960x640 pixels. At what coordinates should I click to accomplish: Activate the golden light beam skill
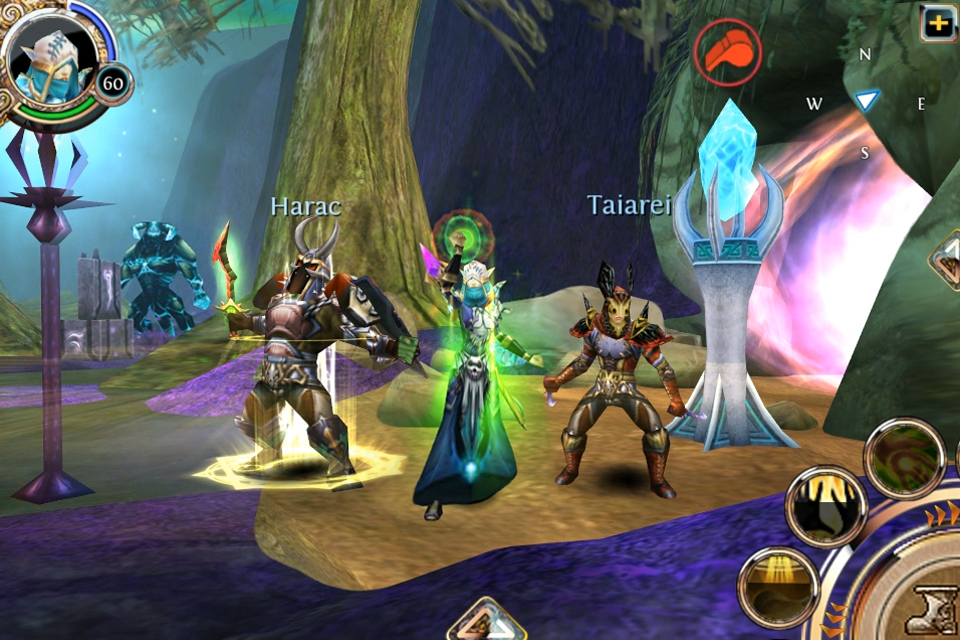coord(779,586)
